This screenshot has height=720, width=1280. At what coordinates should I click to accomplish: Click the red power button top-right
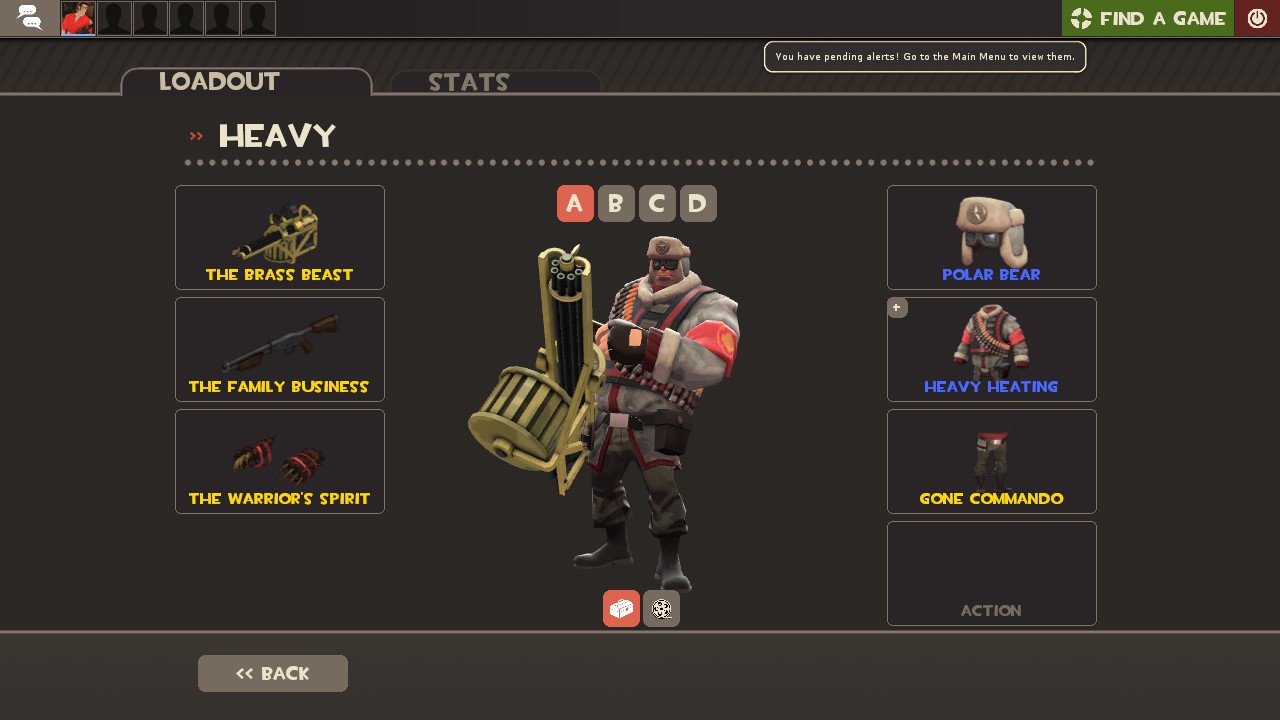(x=1258, y=17)
